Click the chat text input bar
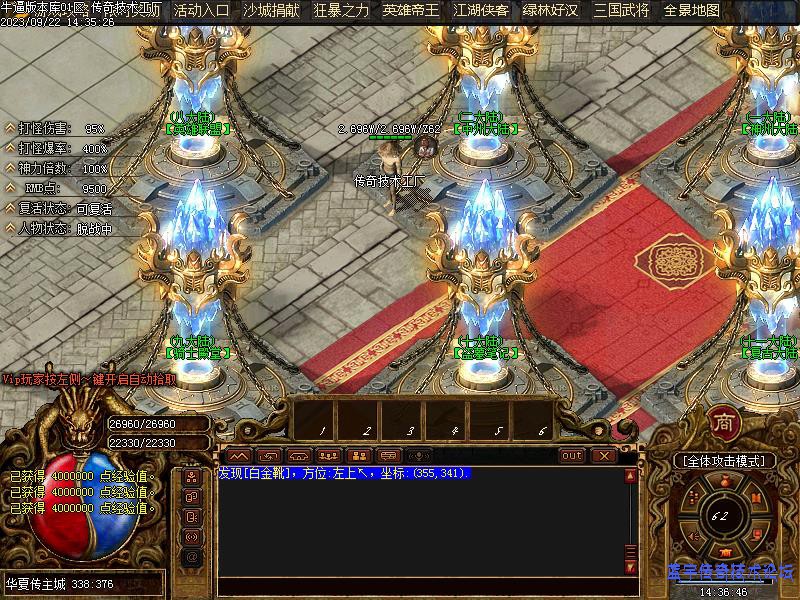 pyautogui.click(x=420, y=586)
